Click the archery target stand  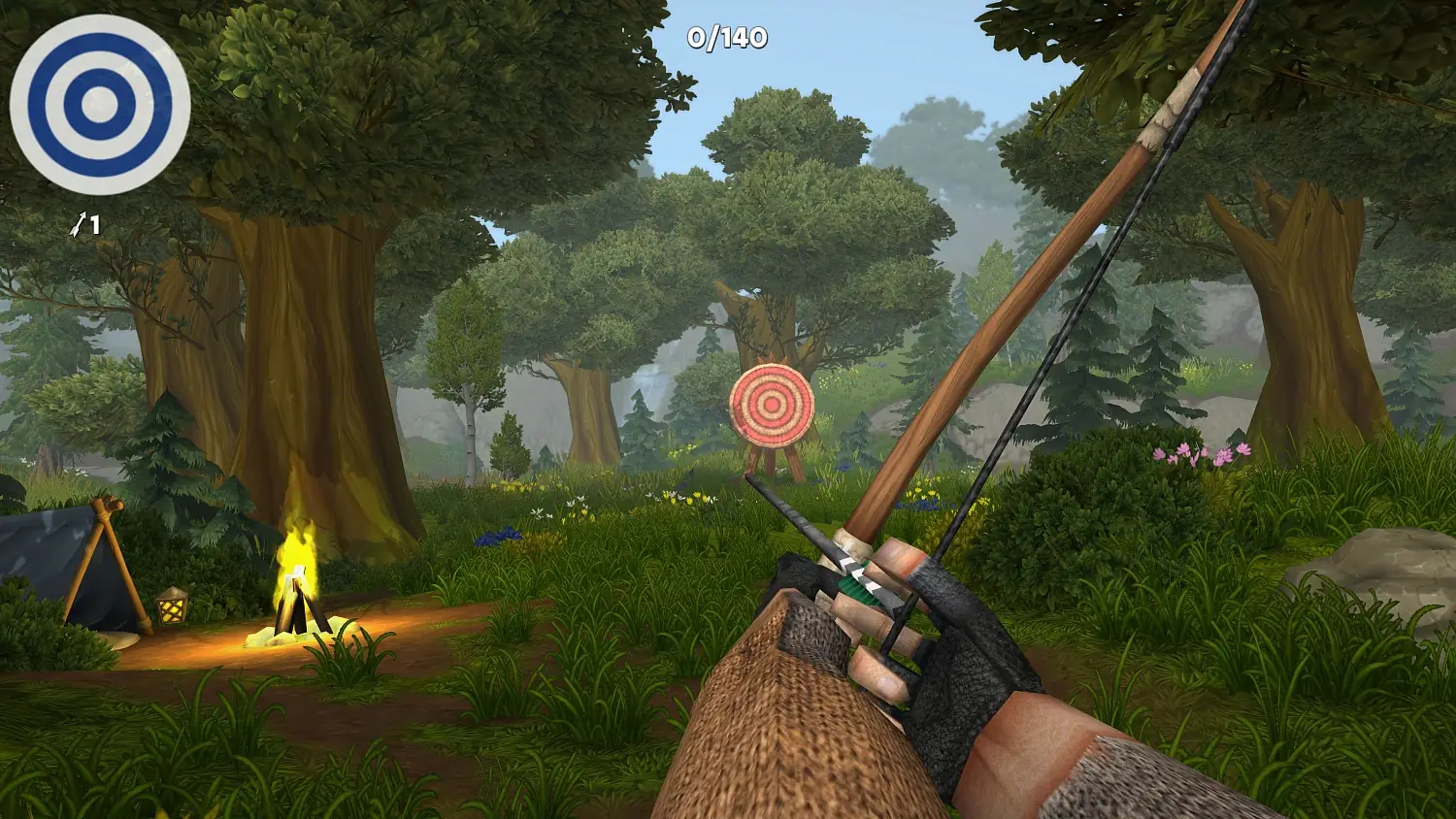coord(772,464)
